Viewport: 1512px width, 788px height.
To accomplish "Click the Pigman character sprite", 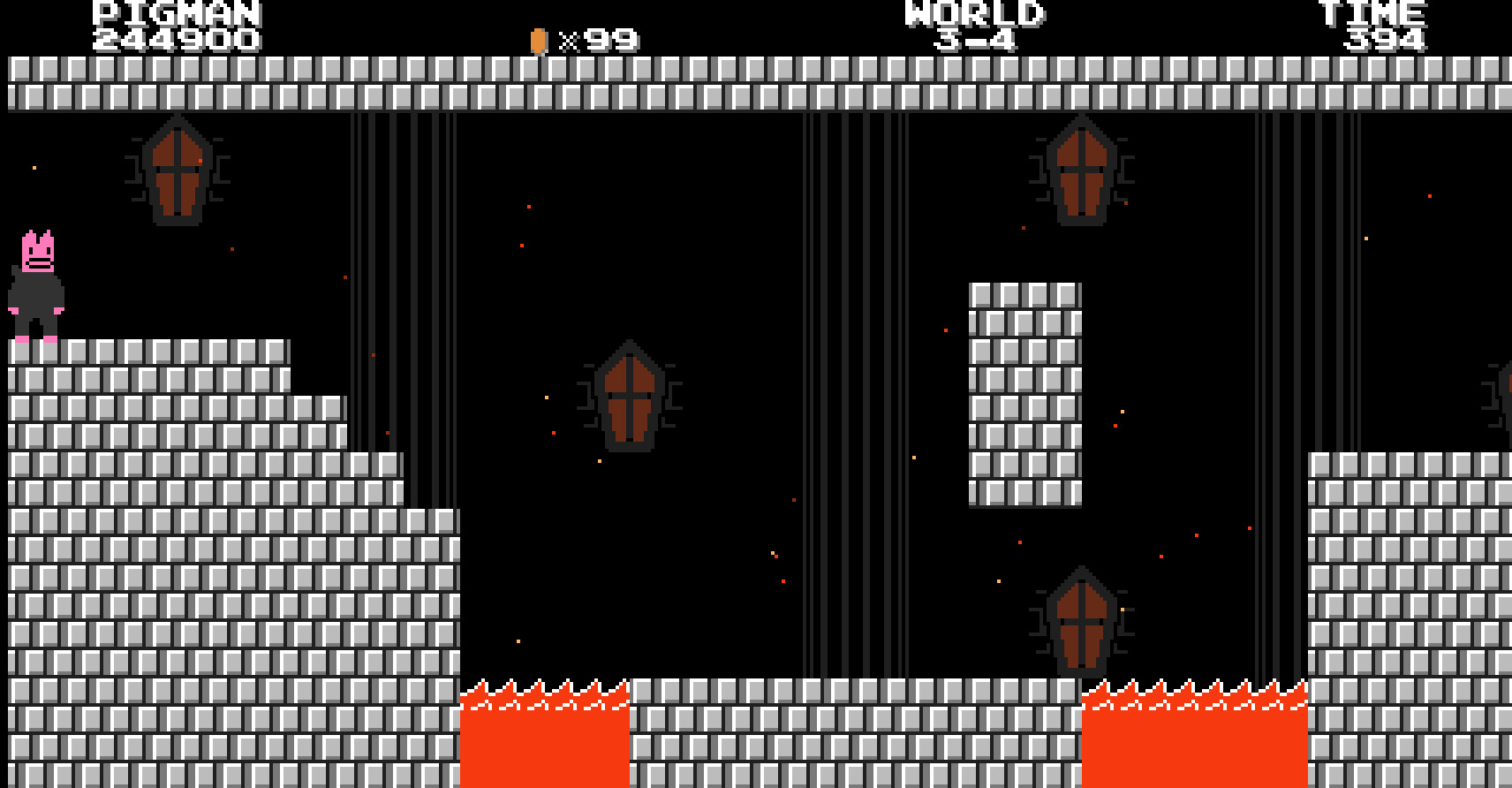I will click(x=35, y=283).
